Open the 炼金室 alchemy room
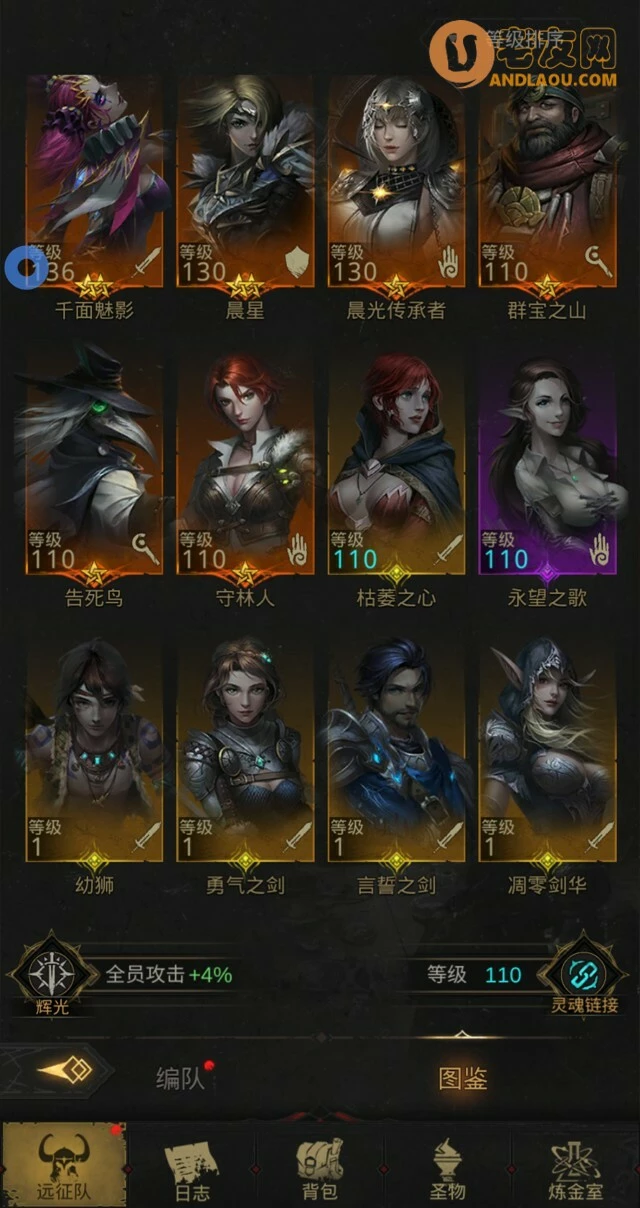The height and width of the screenshot is (1208, 640). click(x=577, y=1166)
